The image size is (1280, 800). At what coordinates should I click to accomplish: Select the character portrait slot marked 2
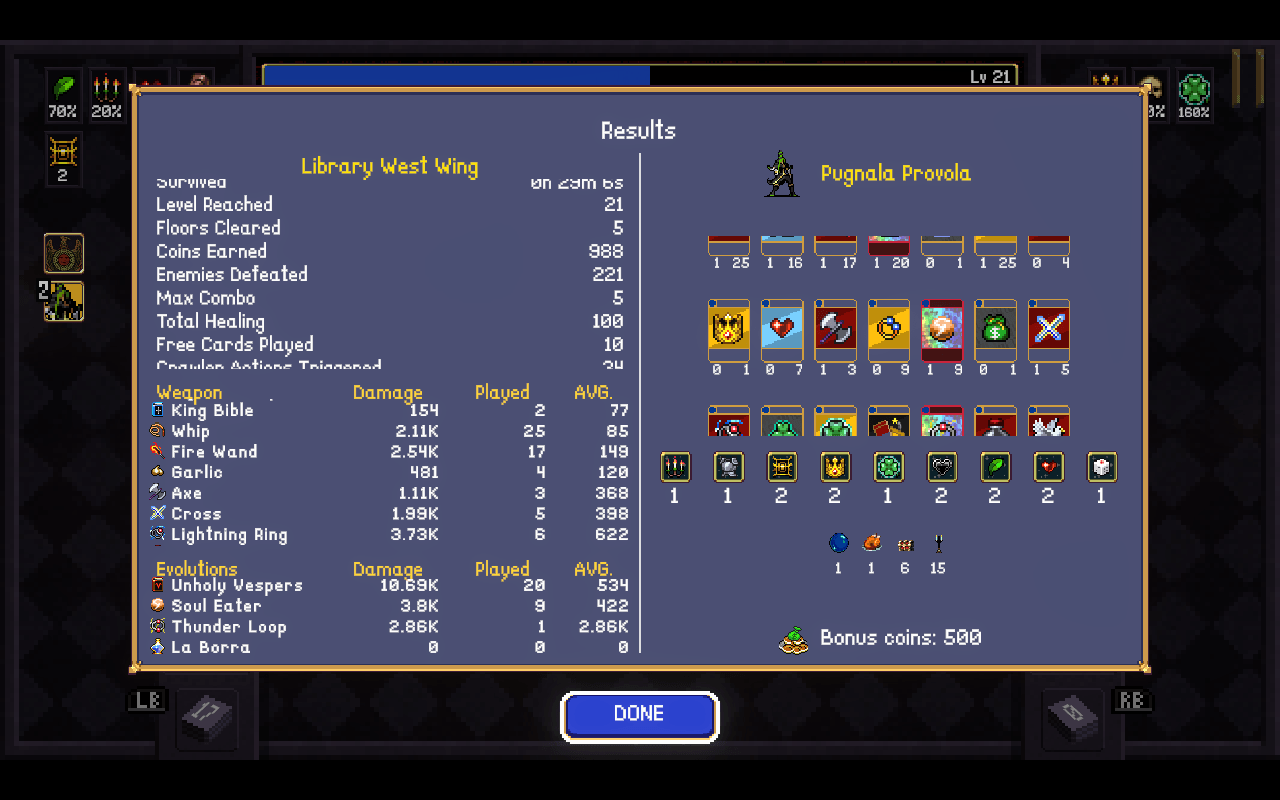[x=64, y=302]
